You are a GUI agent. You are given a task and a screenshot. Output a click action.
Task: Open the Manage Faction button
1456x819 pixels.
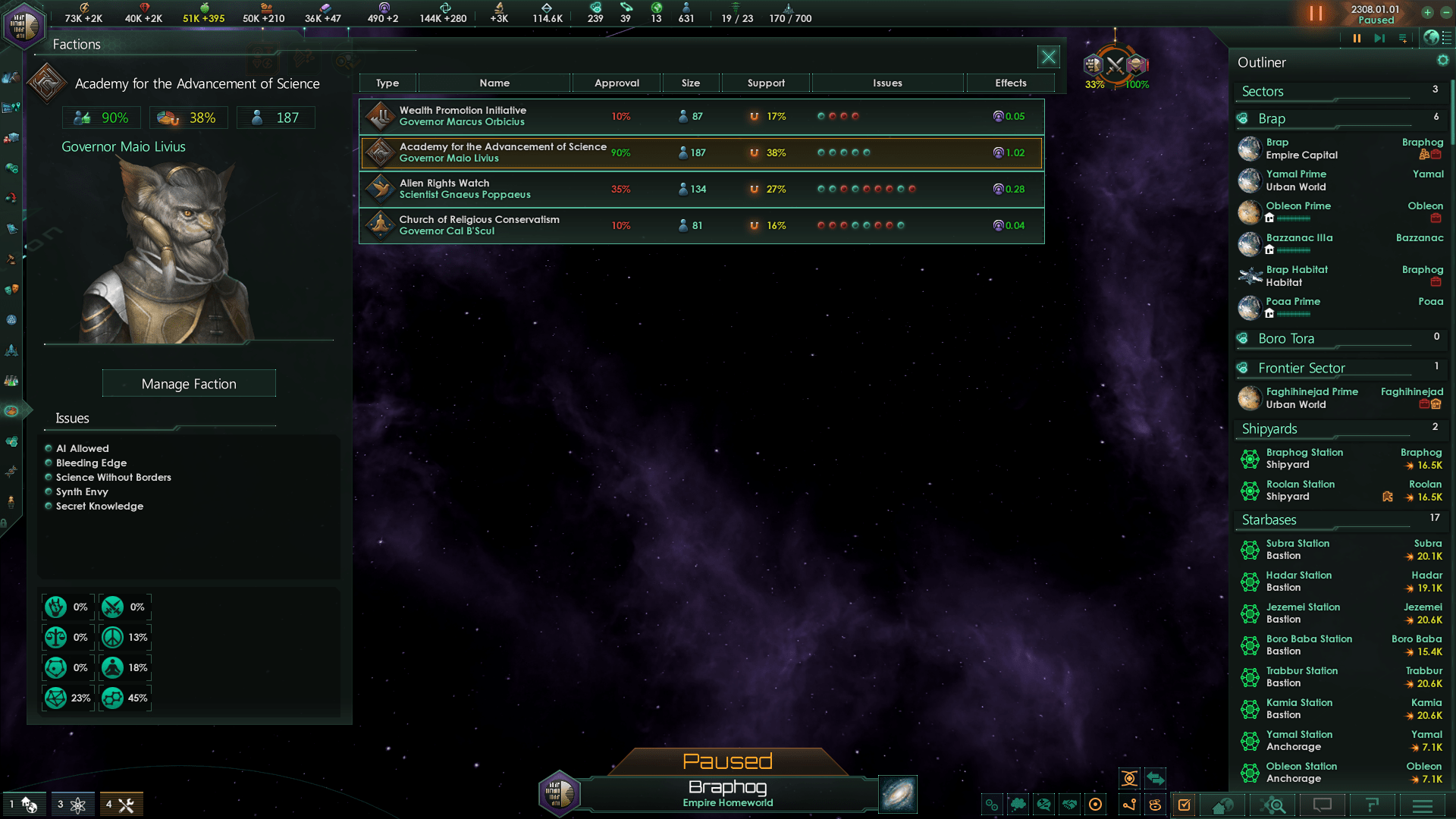(189, 384)
